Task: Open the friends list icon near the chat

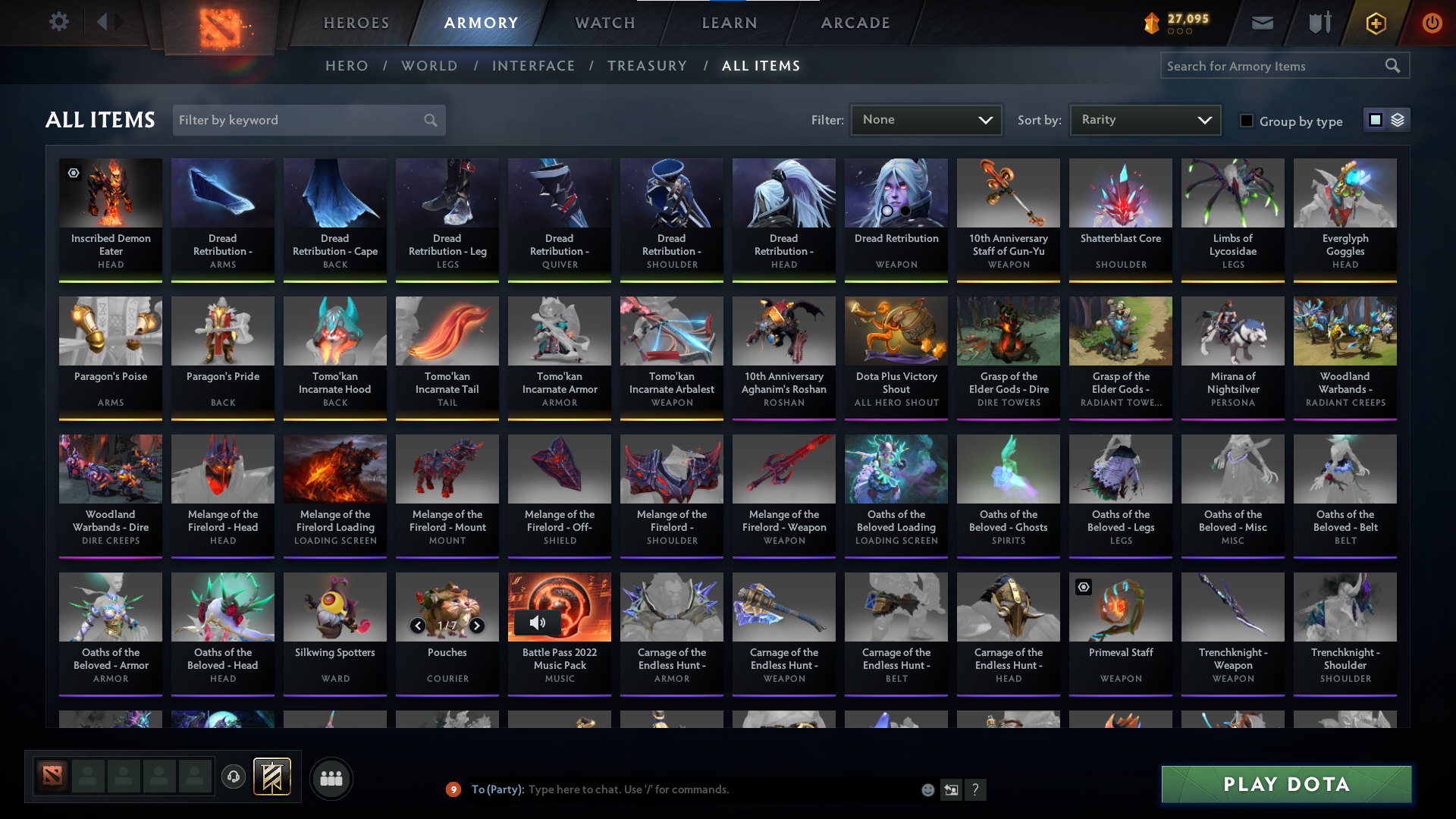Action: tap(330, 778)
